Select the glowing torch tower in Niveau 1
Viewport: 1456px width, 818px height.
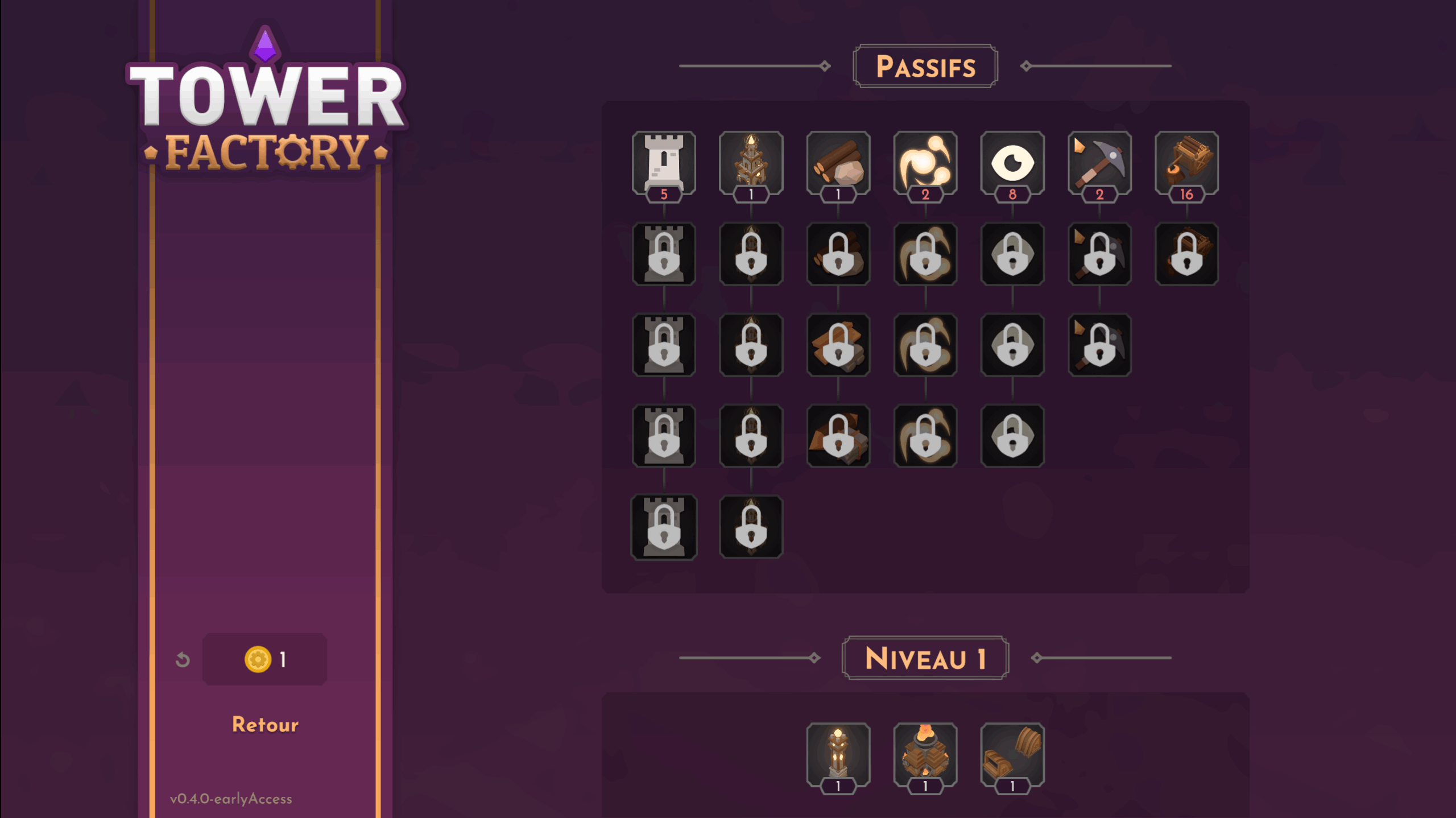[838, 754]
